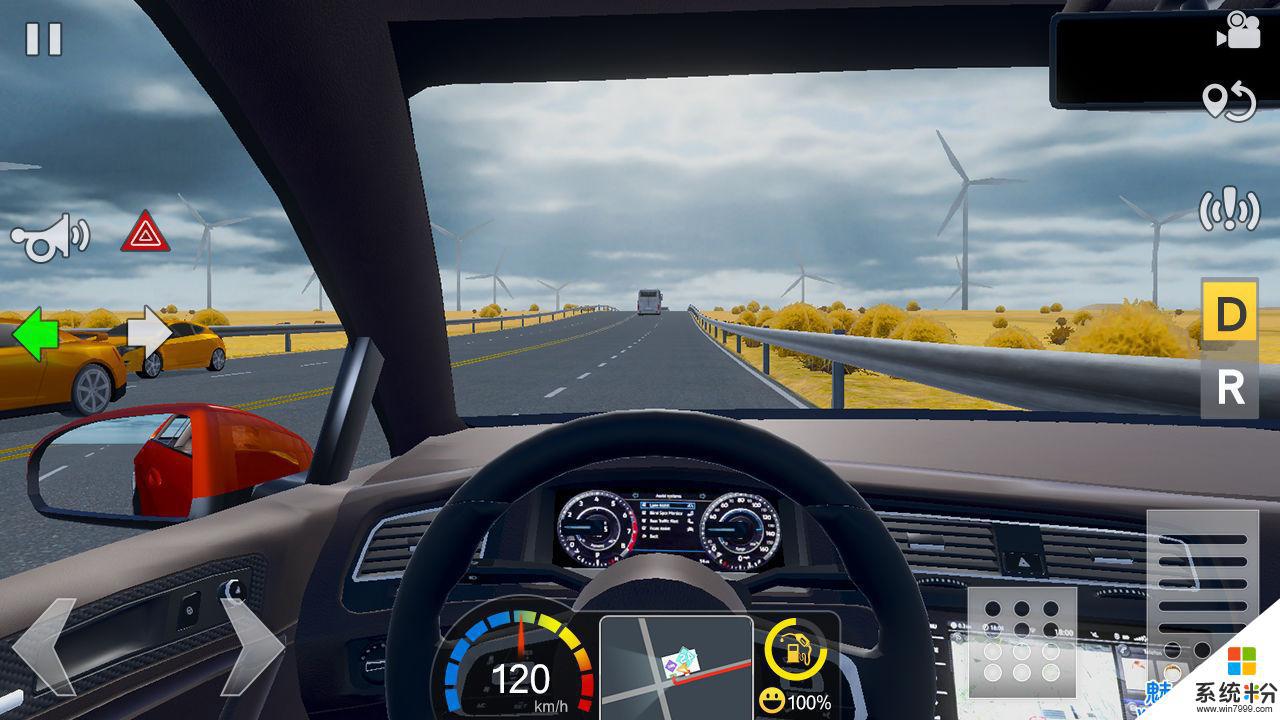Toggle the alert signal icon

pos(1229,210)
